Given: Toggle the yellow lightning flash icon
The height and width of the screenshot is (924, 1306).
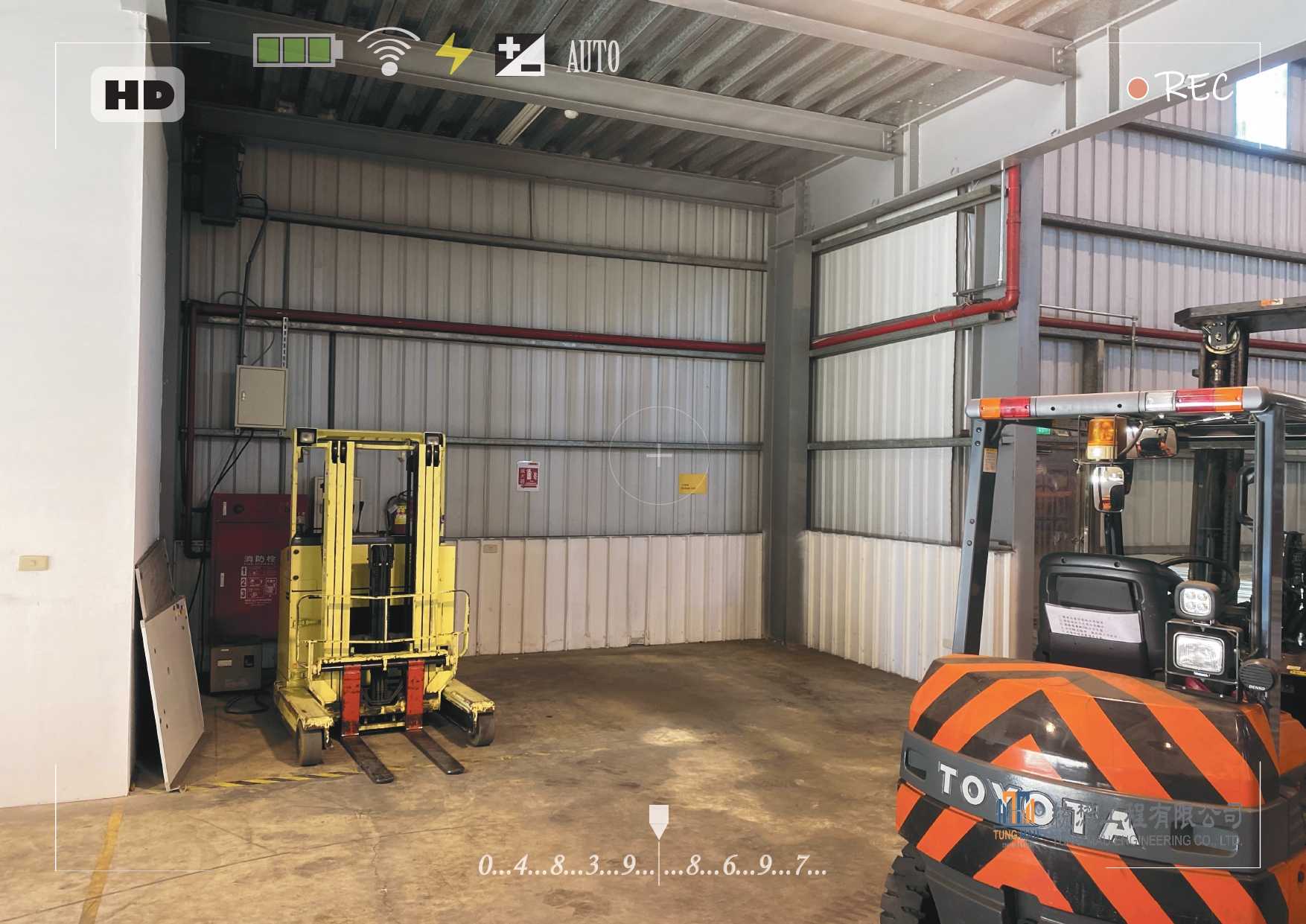Looking at the screenshot, I should pos(453,54).
